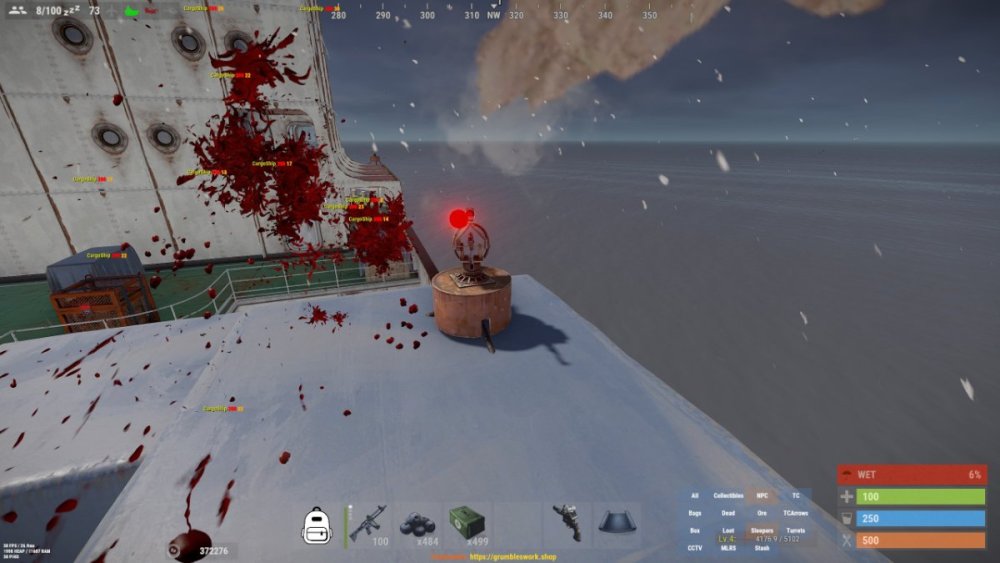This screenshot has width=1000, height=563.
Task: Toggle the Bags filter
Action: [x=695, y=513]
